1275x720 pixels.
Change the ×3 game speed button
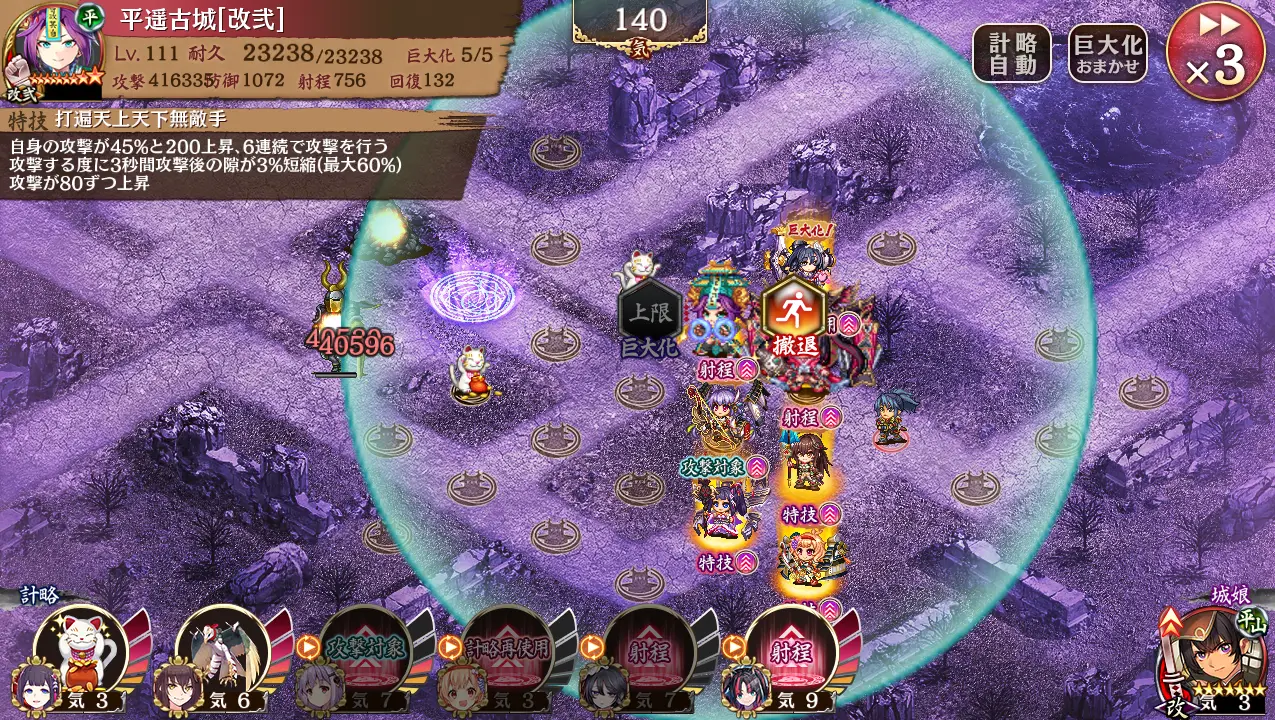click(x=1215, y=51)
